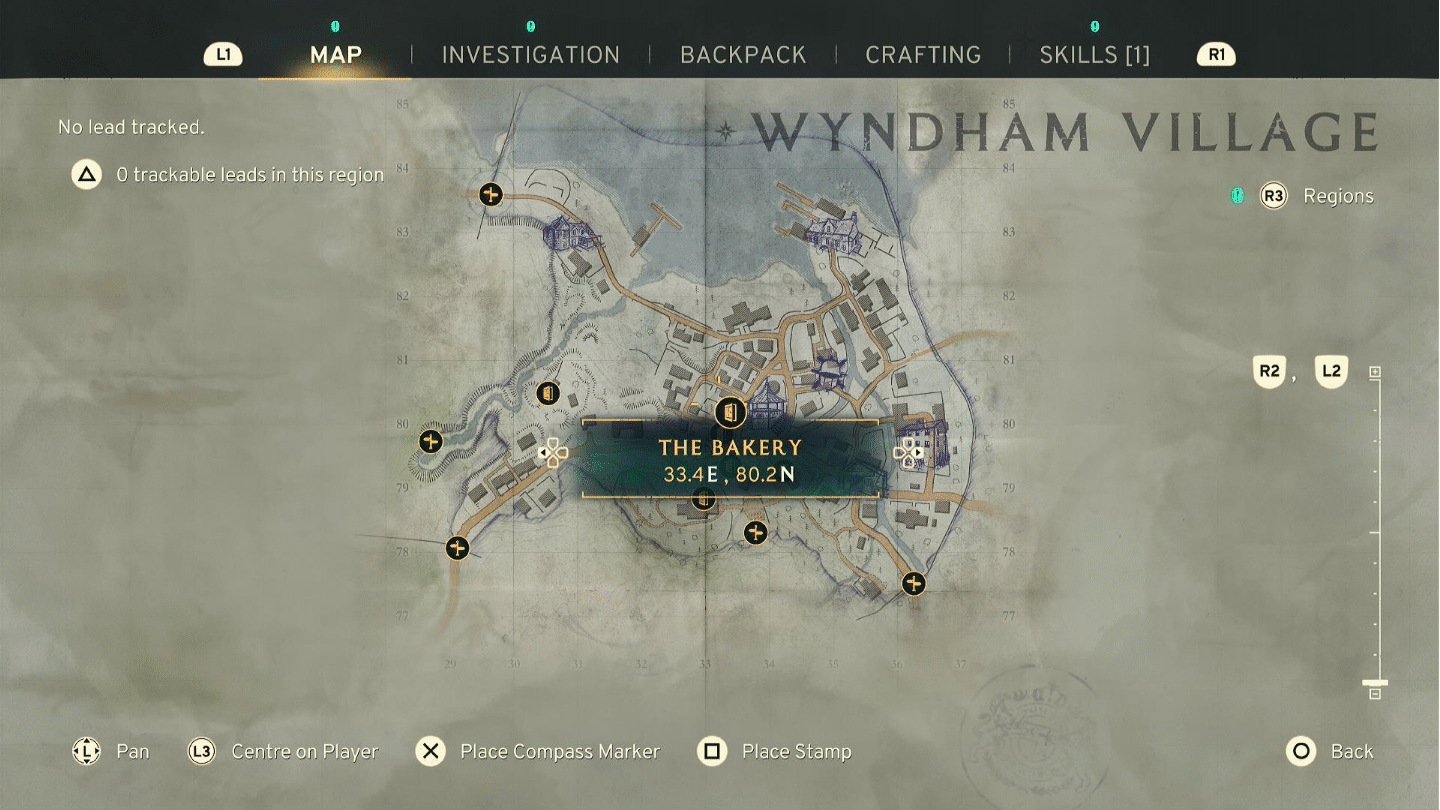Image resolution: width=1440 pixels, height=810 pixels.
Task: Open the Backpack tab
Action: point(743,55)
